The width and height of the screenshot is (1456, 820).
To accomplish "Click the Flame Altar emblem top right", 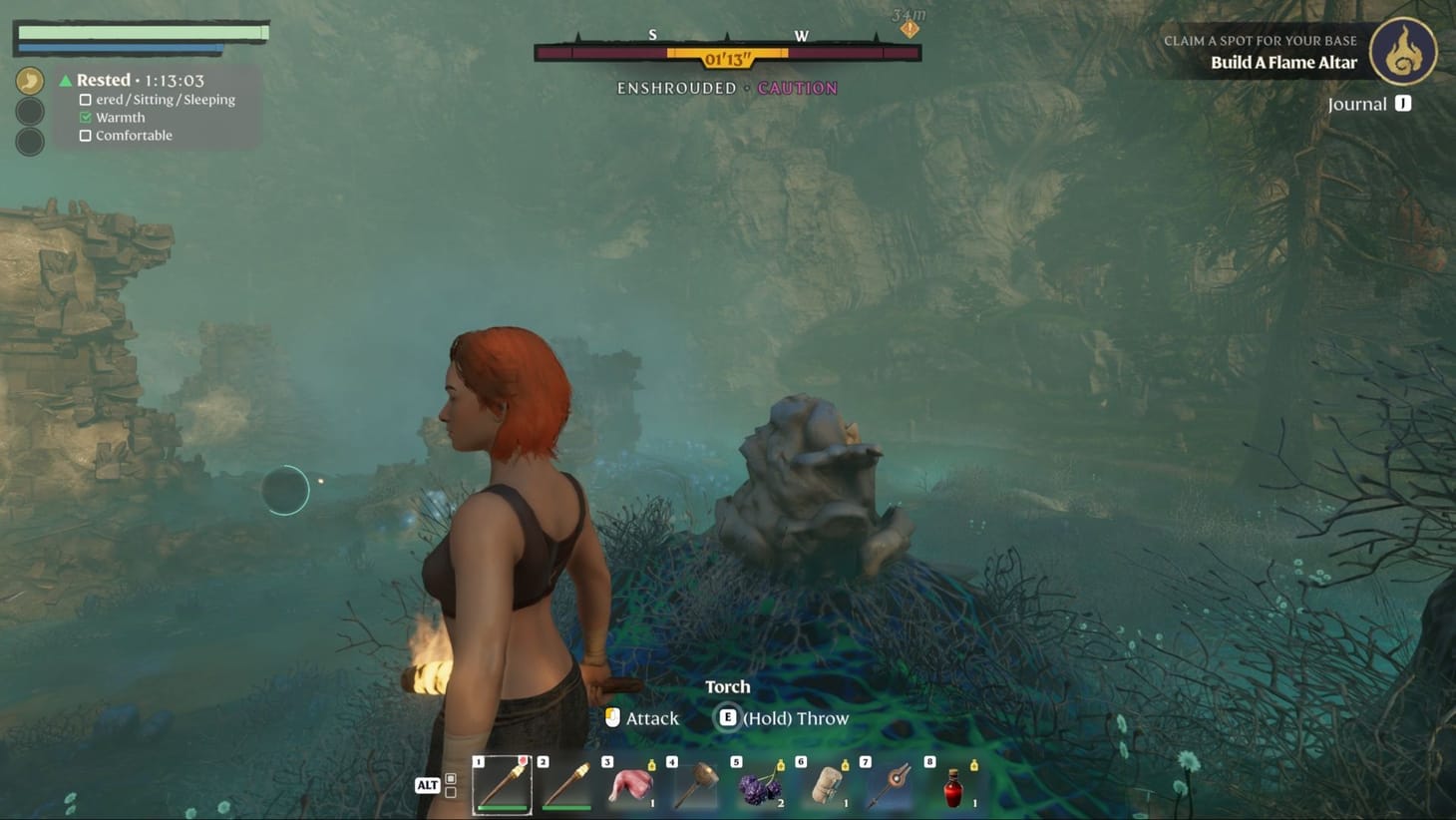I will (1406, 52).
